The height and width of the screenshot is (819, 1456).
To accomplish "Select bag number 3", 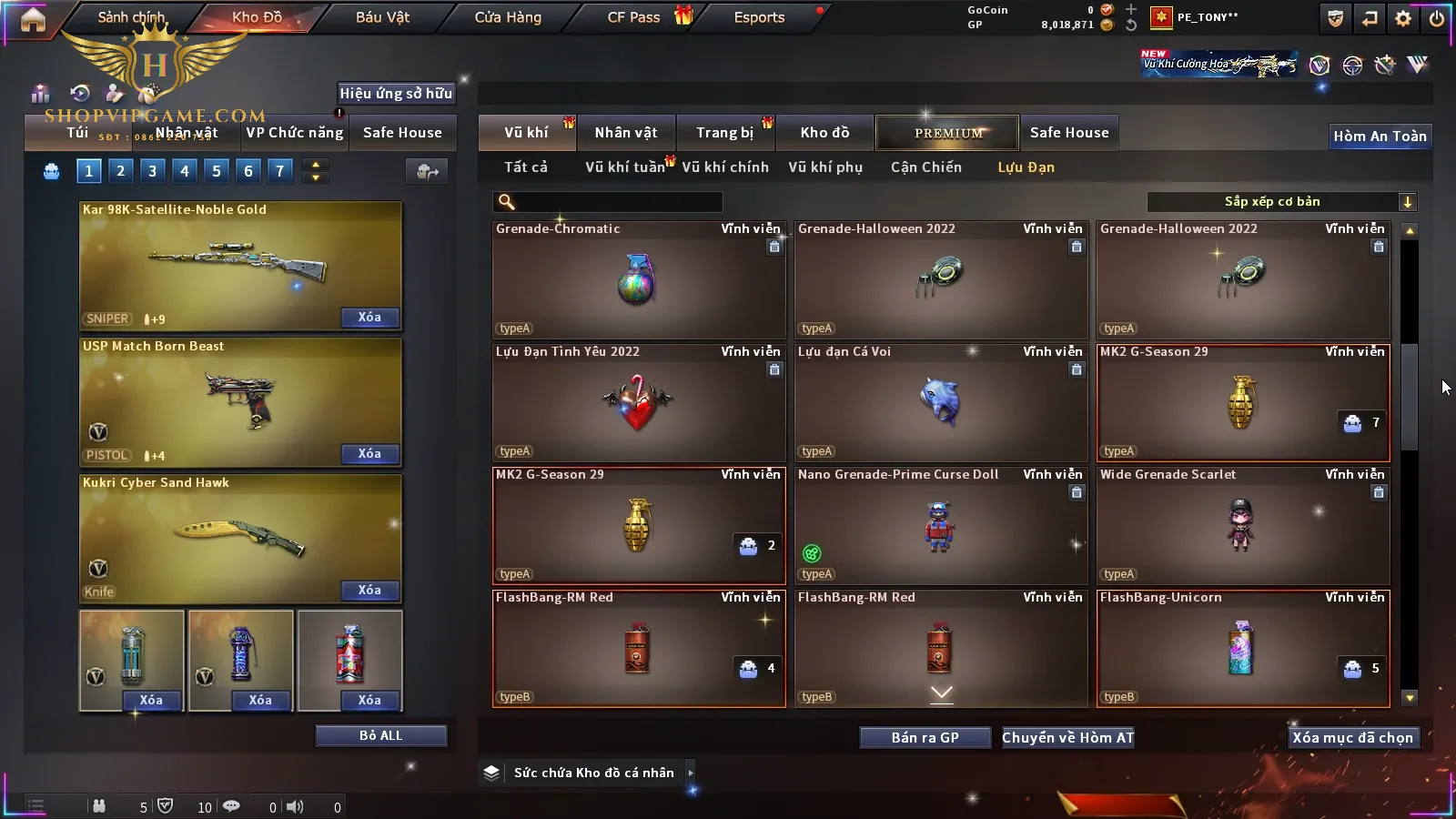I will (x=152, y=170).
